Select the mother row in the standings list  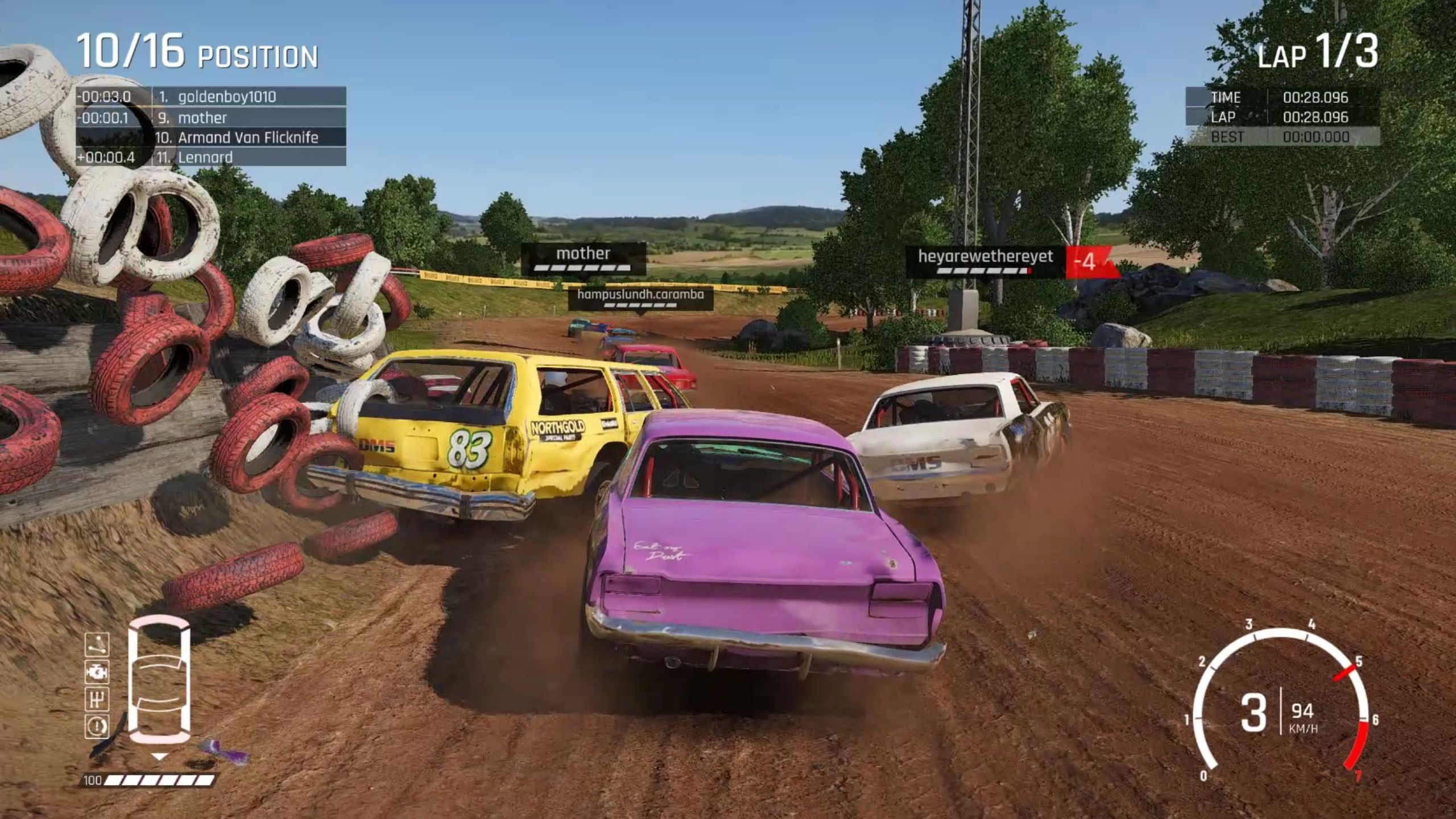(202, 118)
